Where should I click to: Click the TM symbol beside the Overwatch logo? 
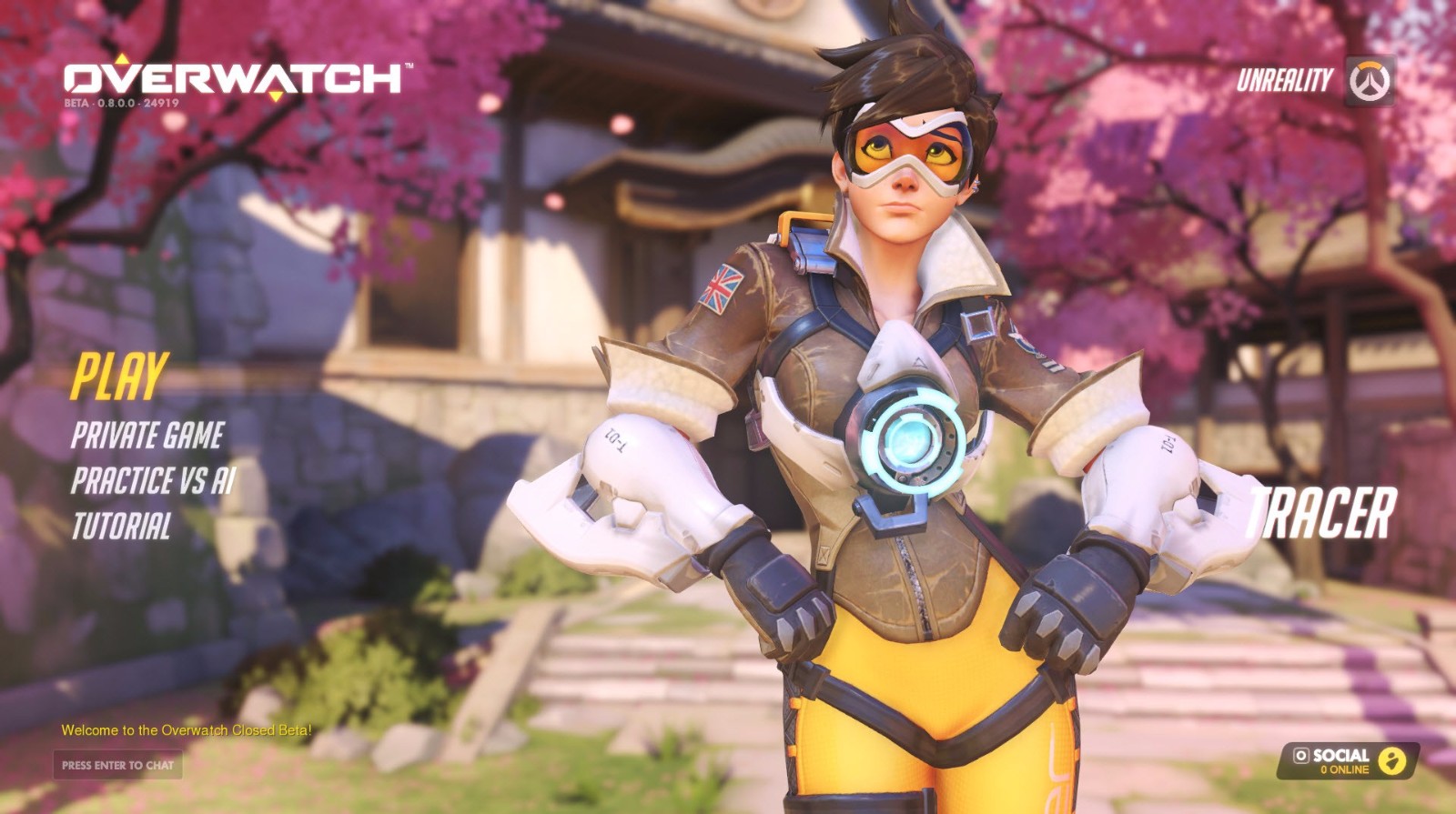point(411,66)
